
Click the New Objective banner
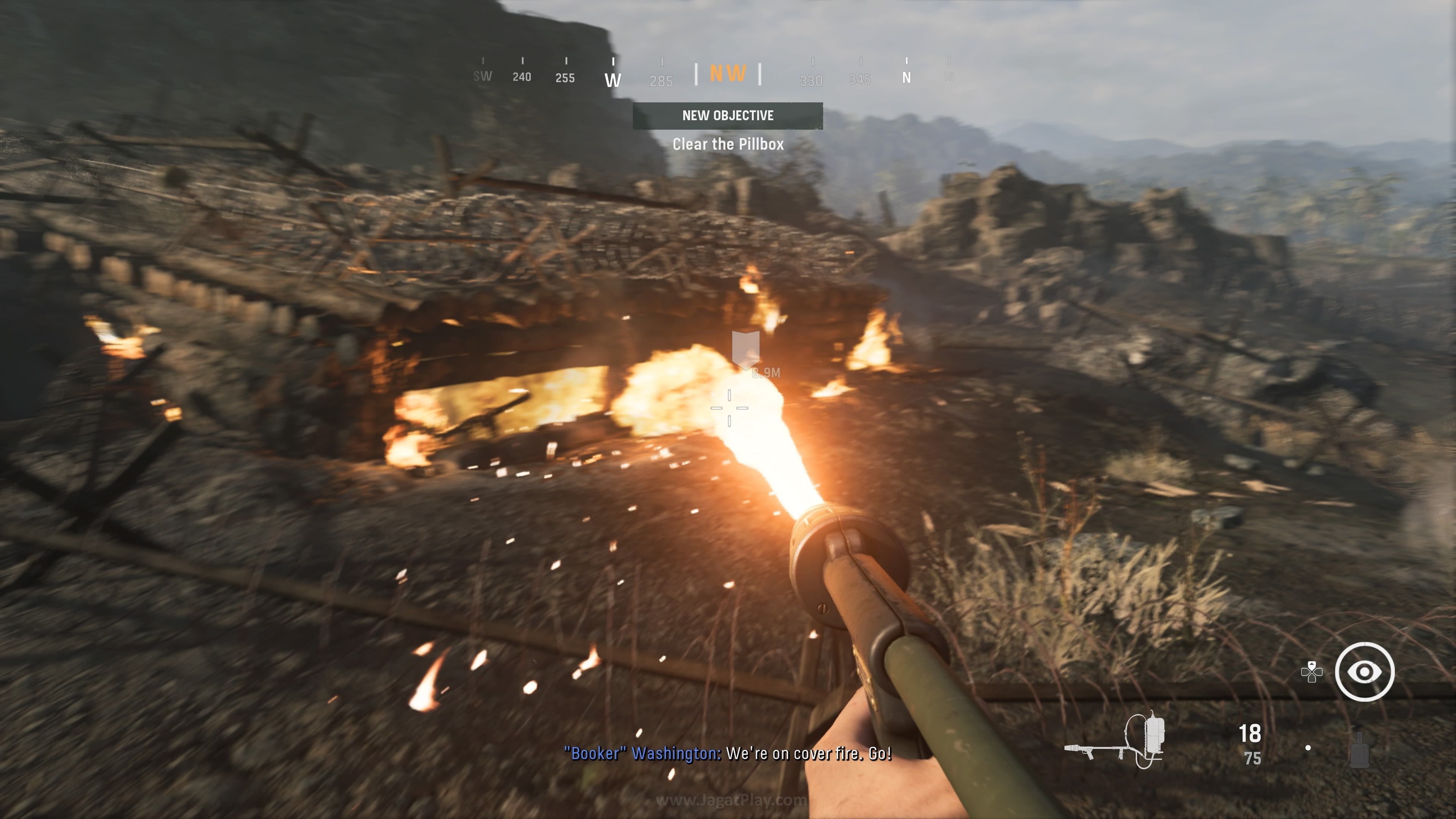[728, 116]
